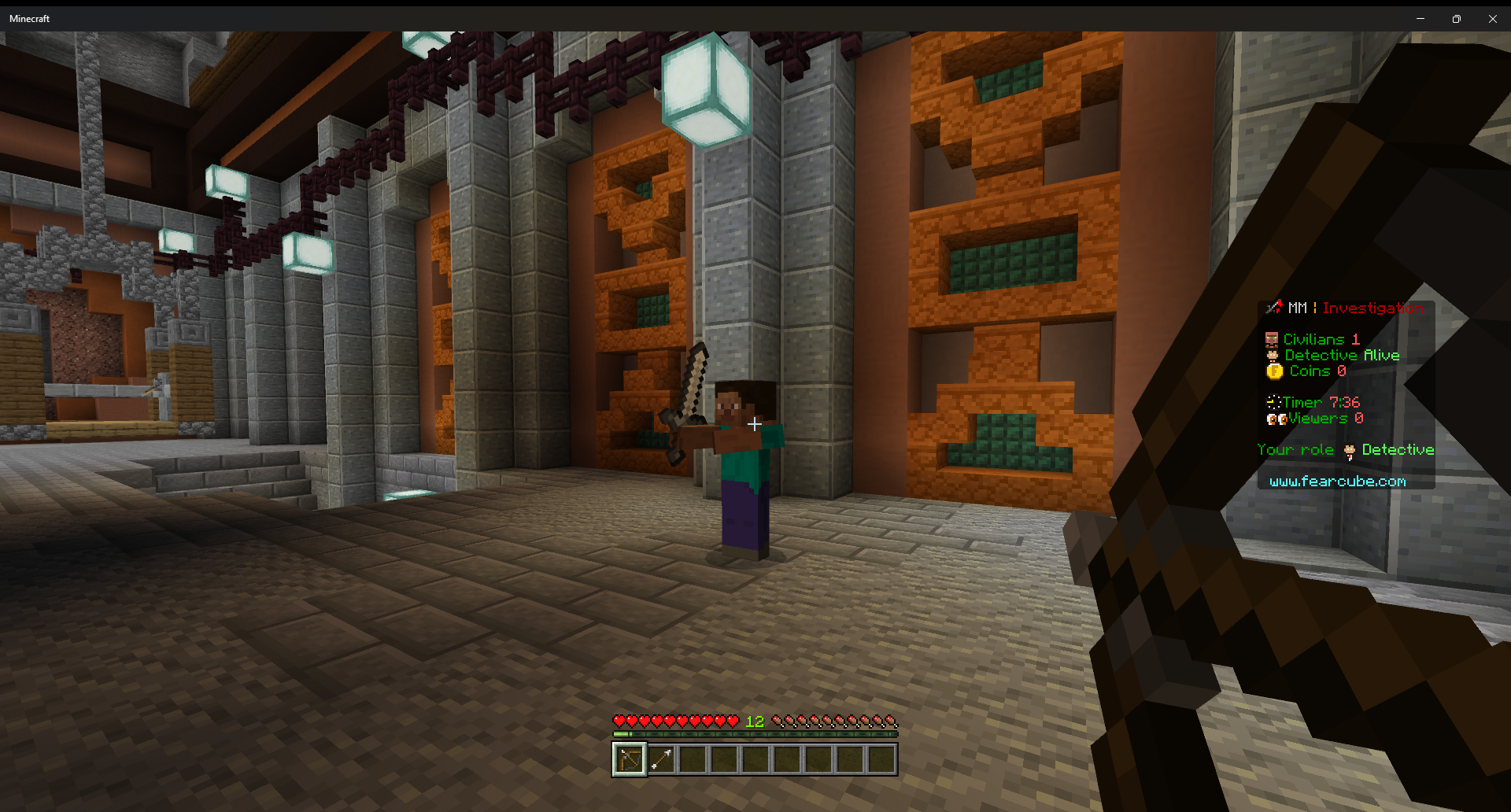Click the last drumstick in the hunger bar

[x=892, y=720]
